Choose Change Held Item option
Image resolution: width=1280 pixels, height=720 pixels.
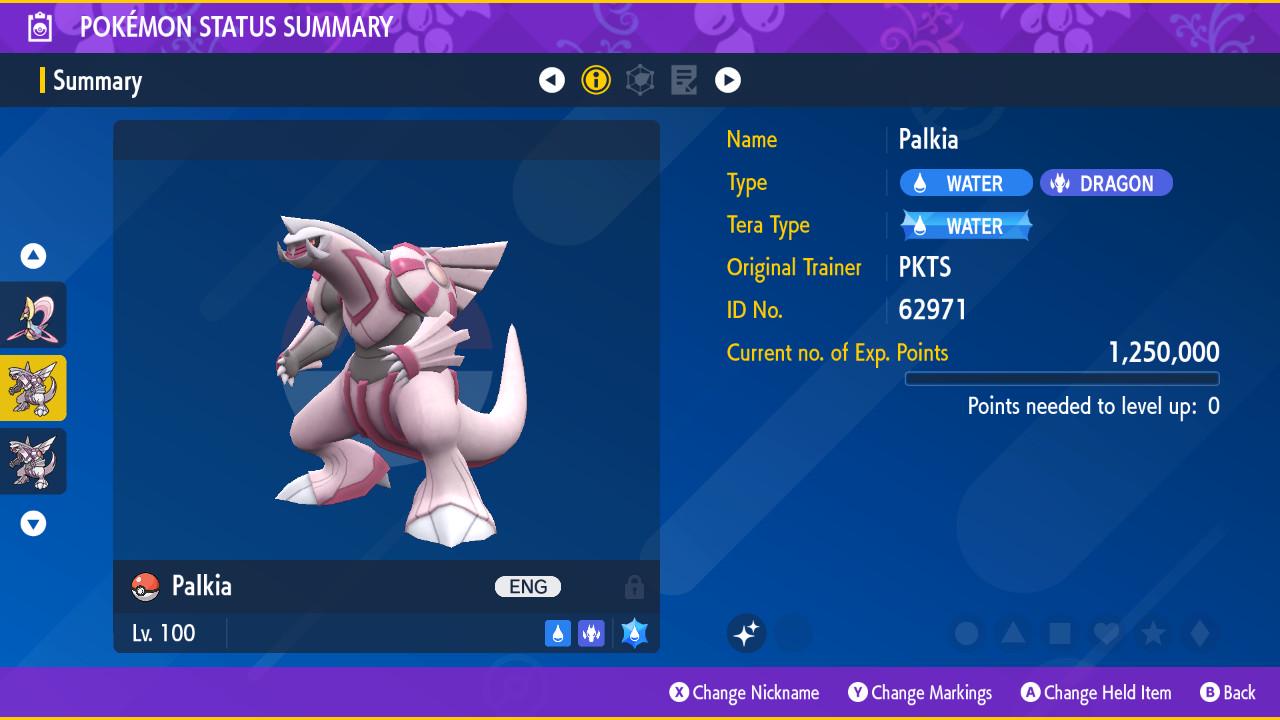(1096, 692)
